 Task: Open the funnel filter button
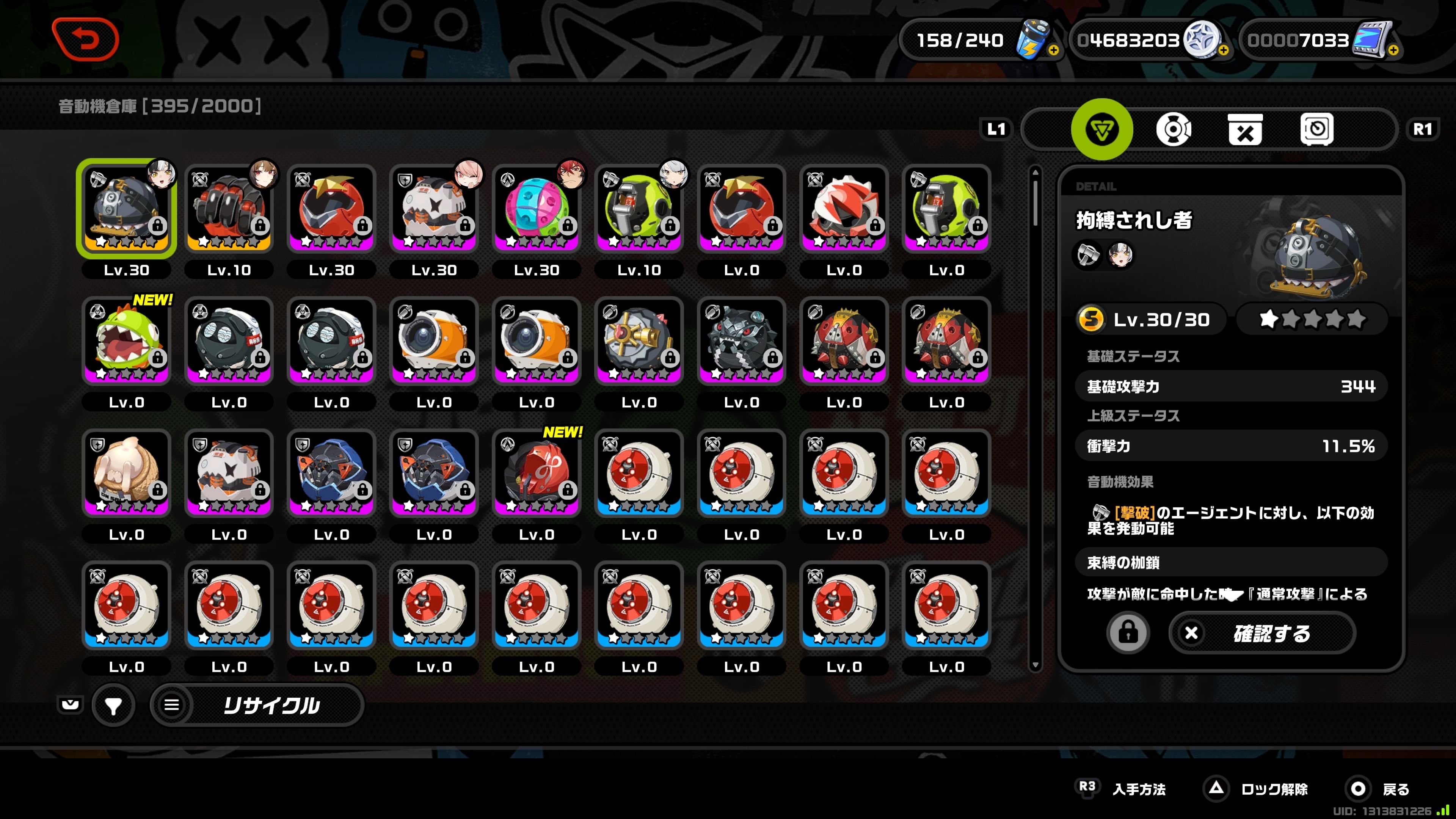113,705
